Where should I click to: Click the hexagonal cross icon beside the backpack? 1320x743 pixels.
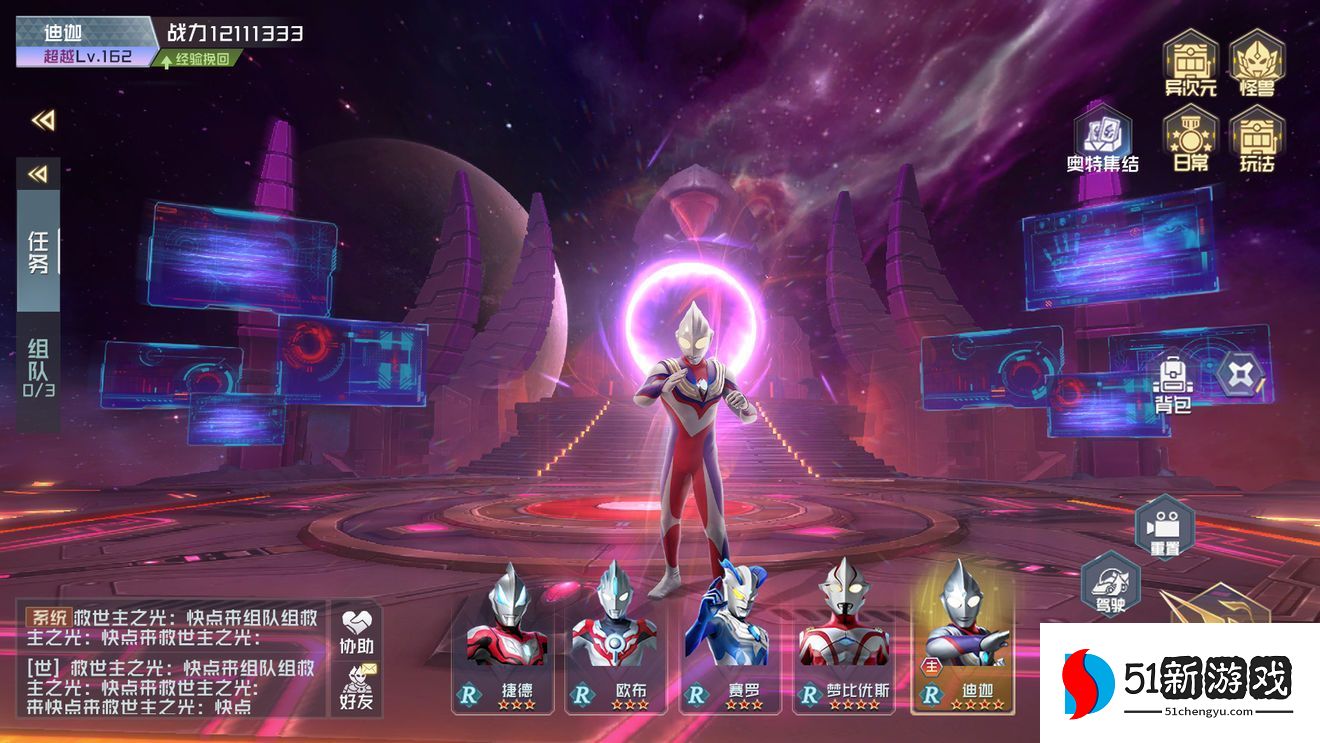tap(1242, 374)
